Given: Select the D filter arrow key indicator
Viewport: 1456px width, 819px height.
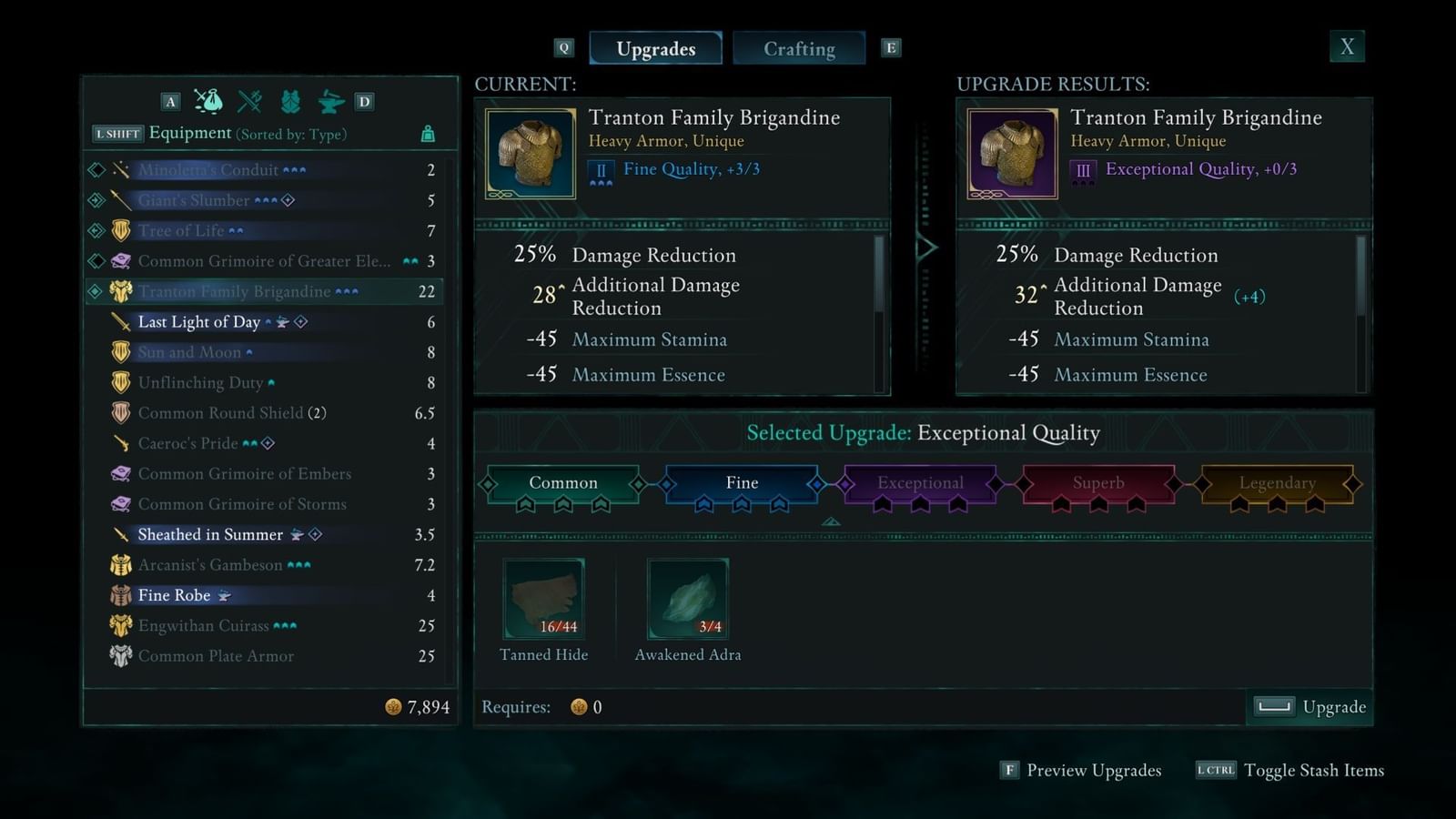Looking at the screenshot, I should click(x=364, y=101).
